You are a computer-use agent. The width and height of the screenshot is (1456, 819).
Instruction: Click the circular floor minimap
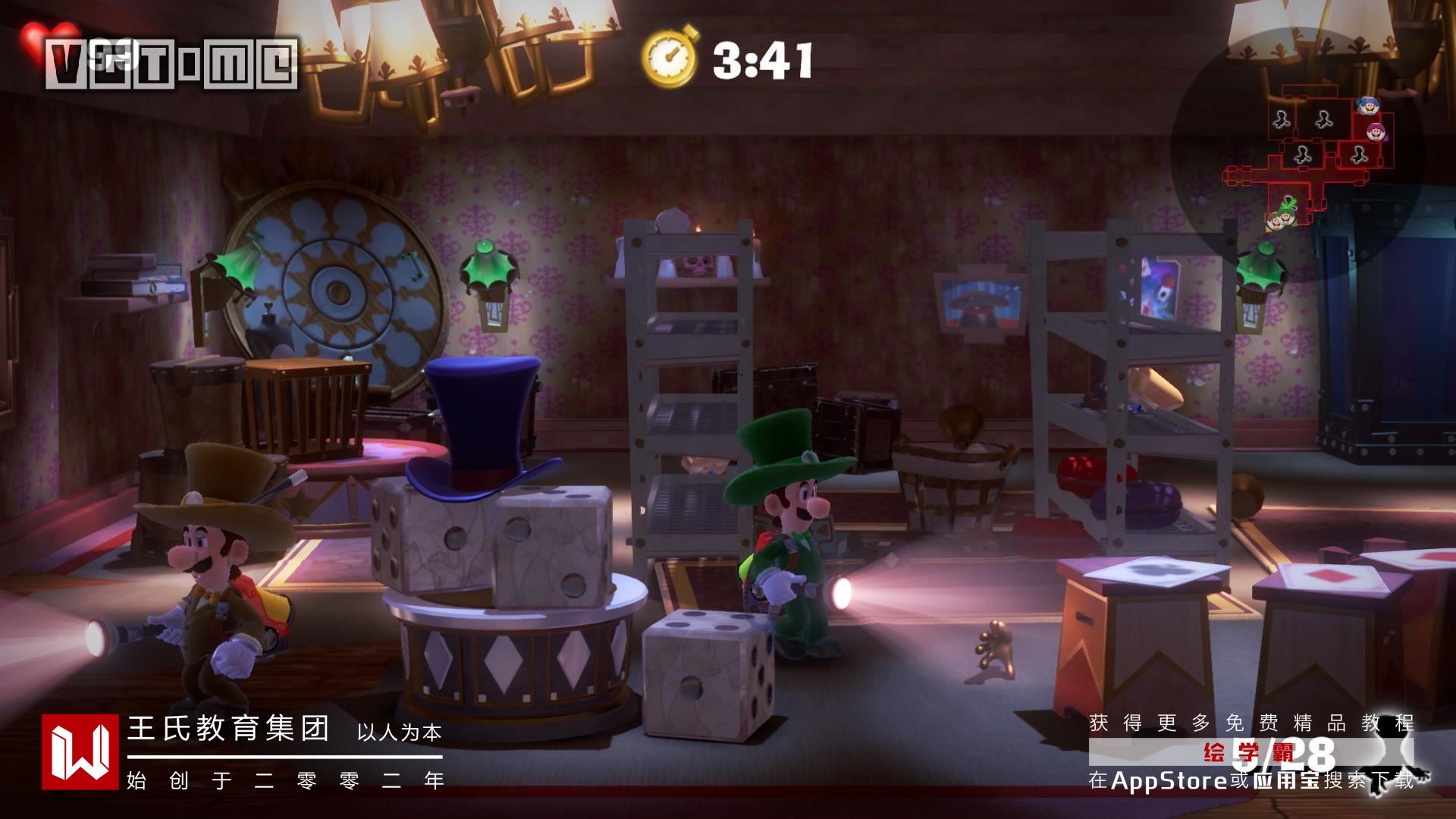point(1297,154)
